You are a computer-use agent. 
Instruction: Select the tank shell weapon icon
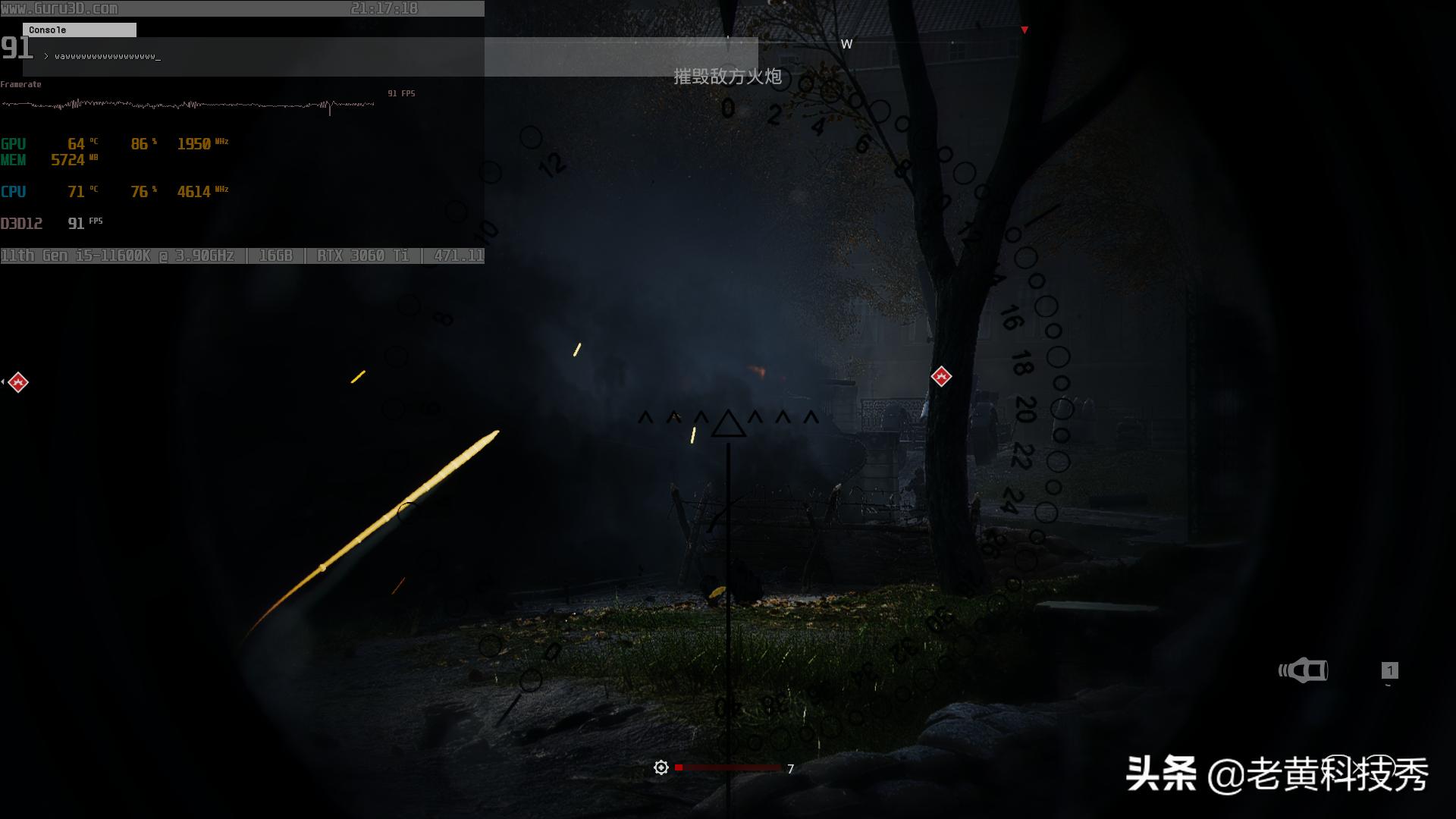click(1304, 670)
